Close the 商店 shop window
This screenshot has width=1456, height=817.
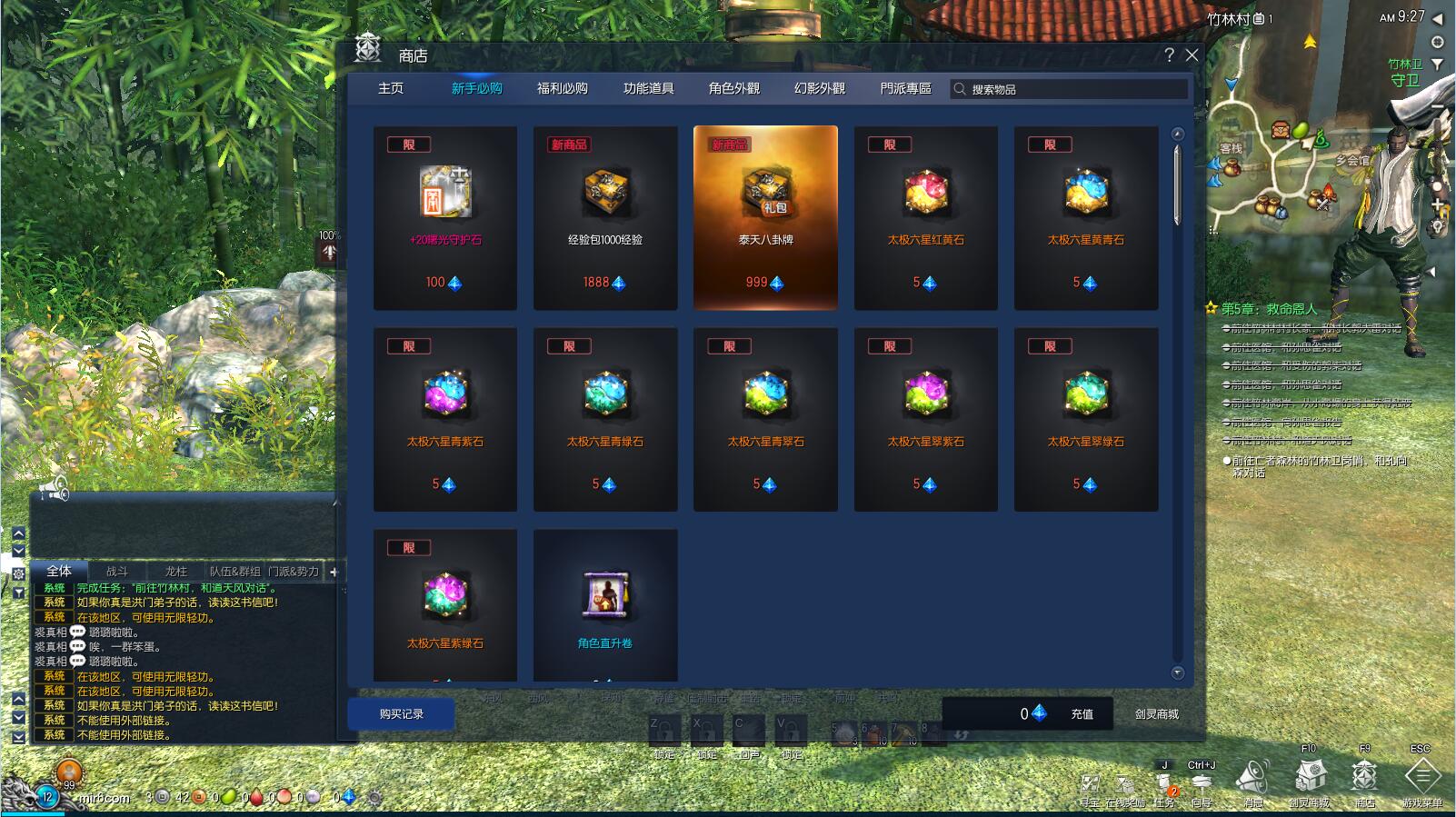pos(1192,55)
